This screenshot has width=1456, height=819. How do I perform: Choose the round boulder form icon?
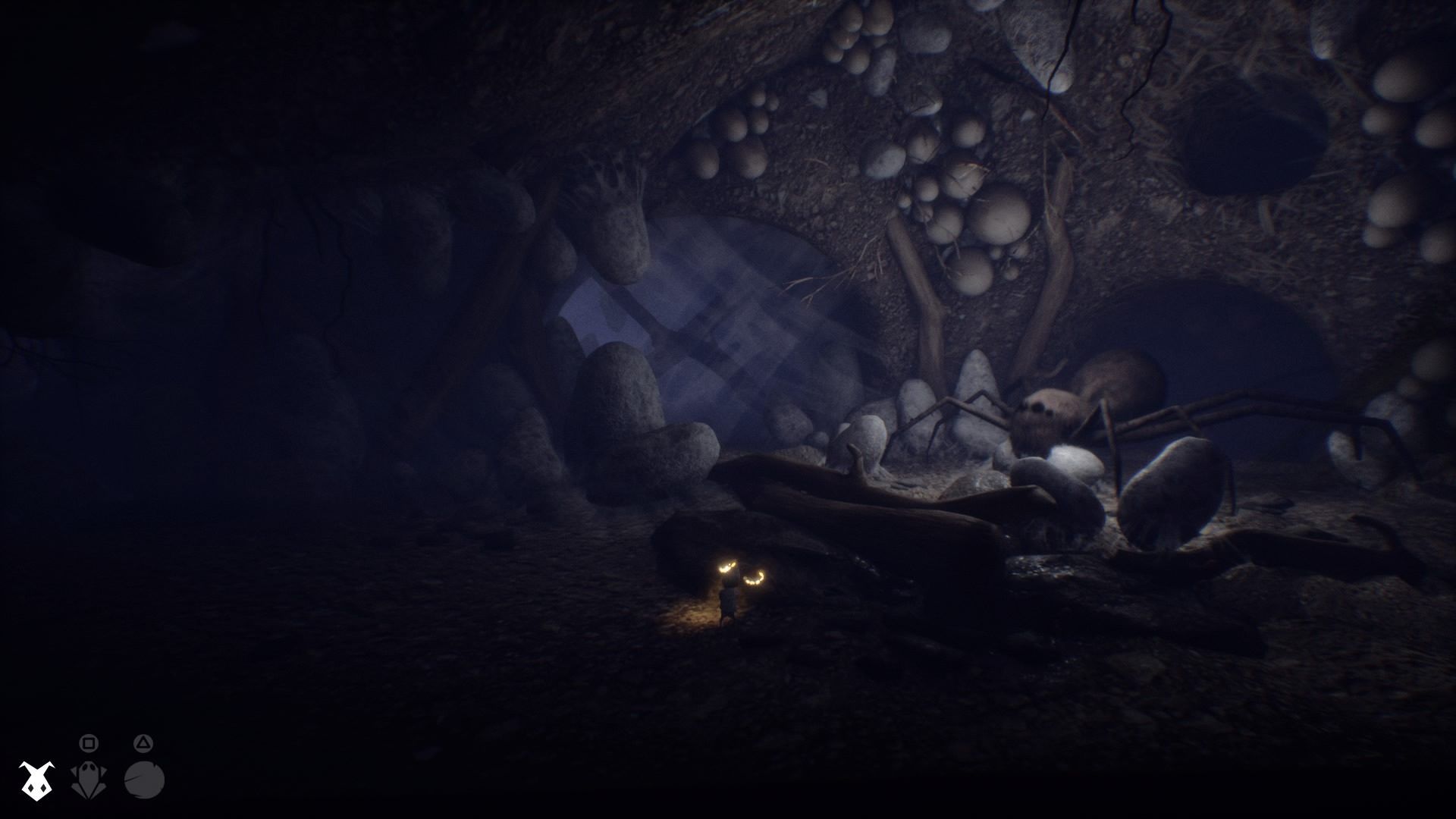tap(144, 780)
